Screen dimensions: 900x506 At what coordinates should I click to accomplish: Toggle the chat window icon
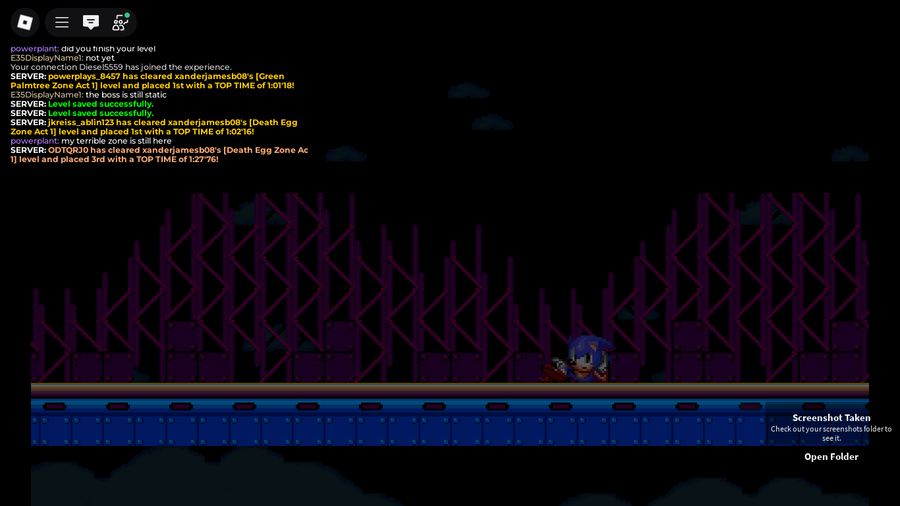[x=91, y=22]
